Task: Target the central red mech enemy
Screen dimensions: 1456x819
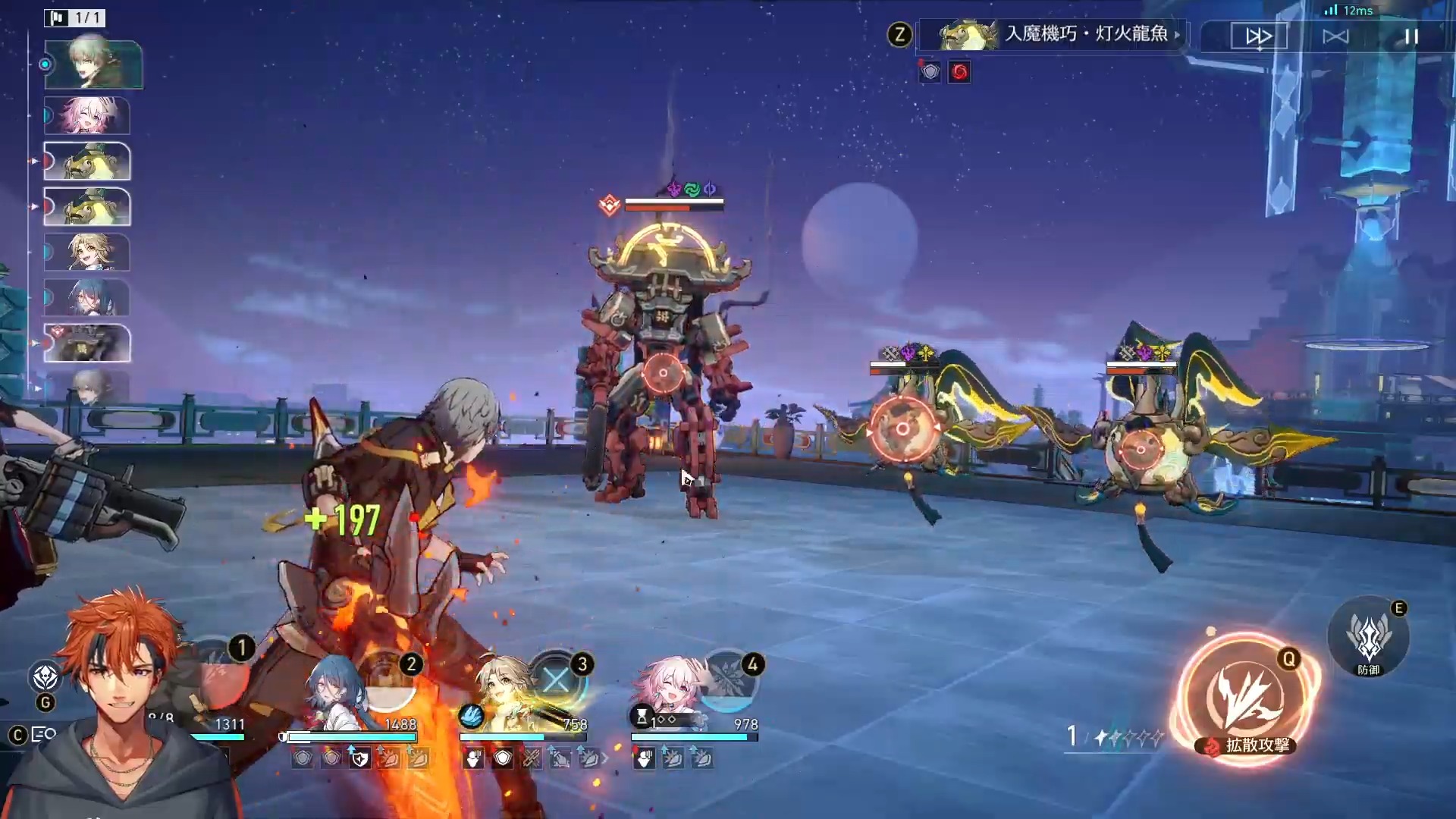Action: pos(663,372)
